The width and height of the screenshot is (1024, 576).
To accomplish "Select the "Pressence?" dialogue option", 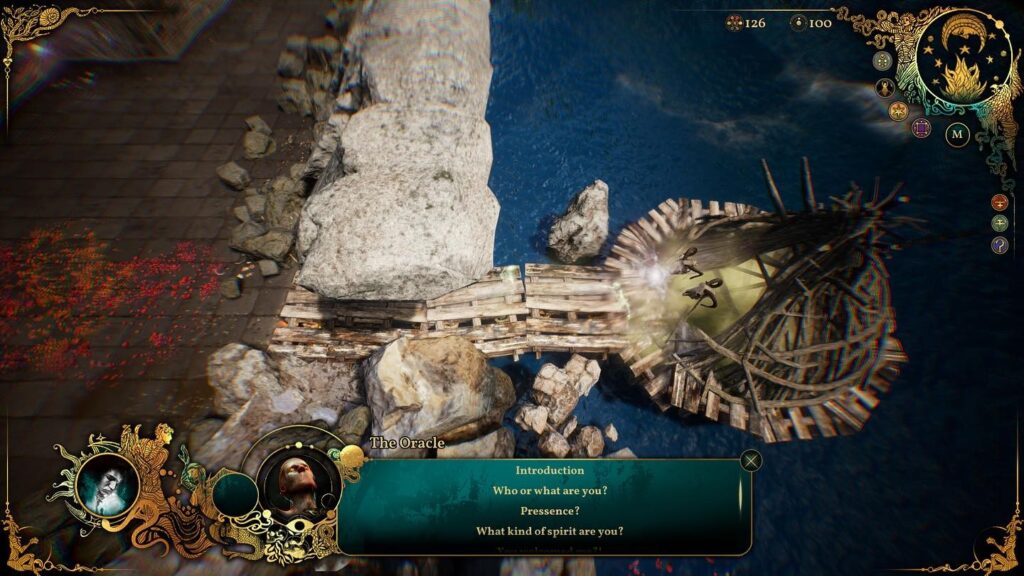I will (549, 510).
